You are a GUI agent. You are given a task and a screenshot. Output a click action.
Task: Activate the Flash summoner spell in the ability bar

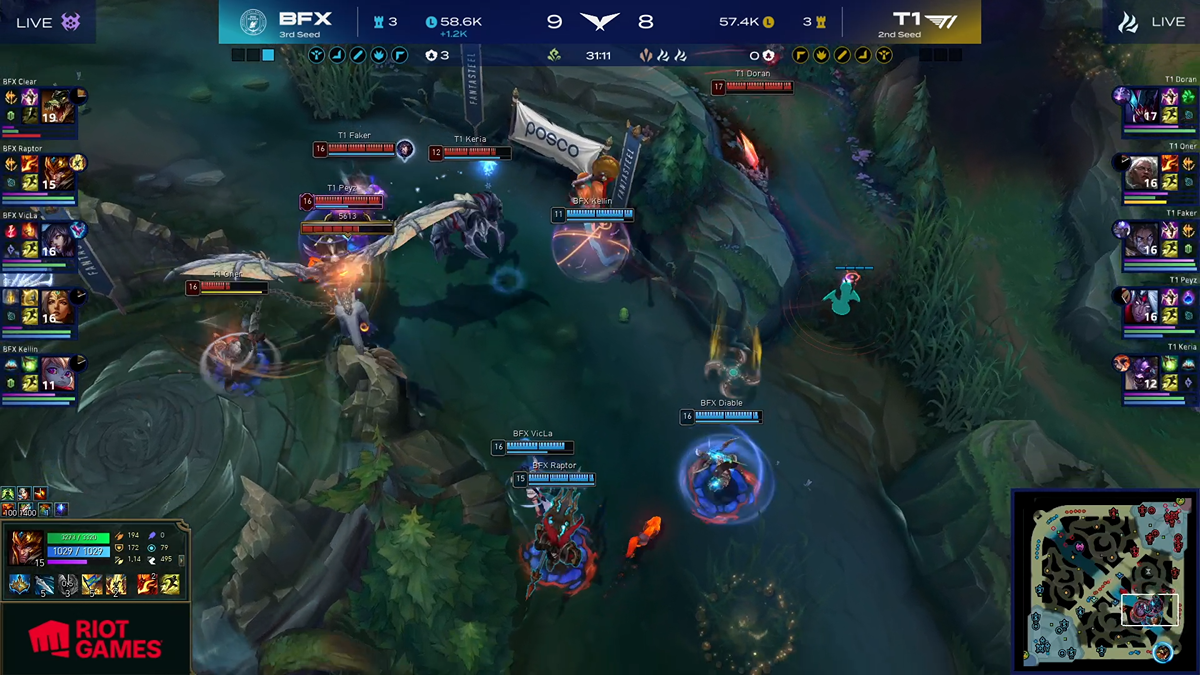point(170,585)
